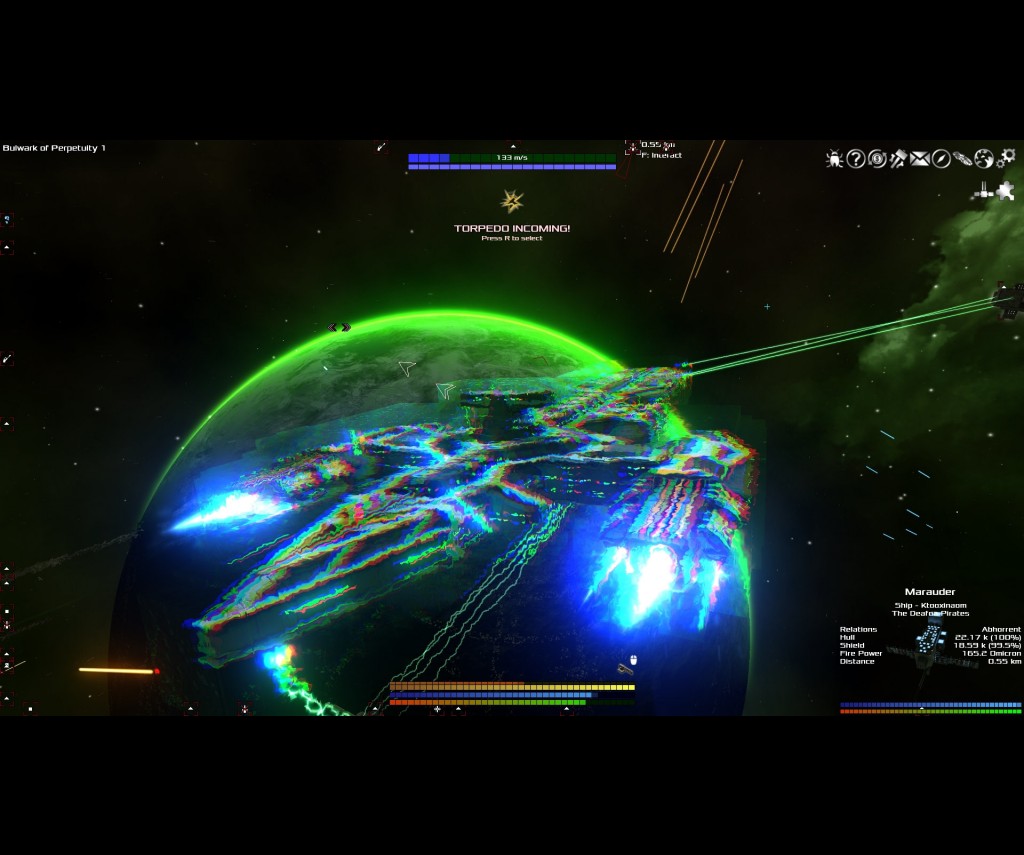This screenshot has height=855, width=1024.
Task: Click the bug report icon
Action: click(834, 159)
